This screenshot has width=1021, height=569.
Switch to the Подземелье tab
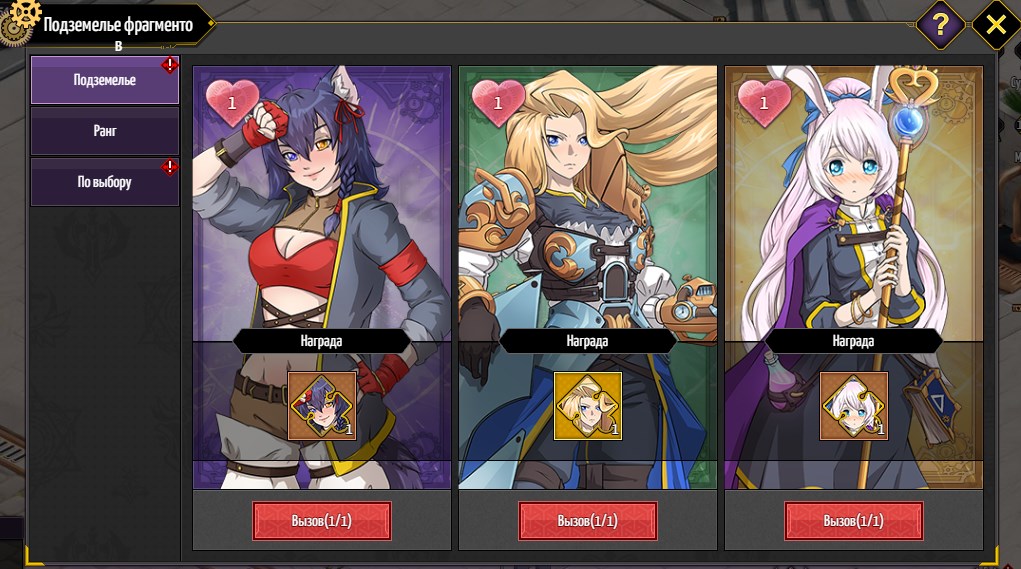tap(104, 80)
